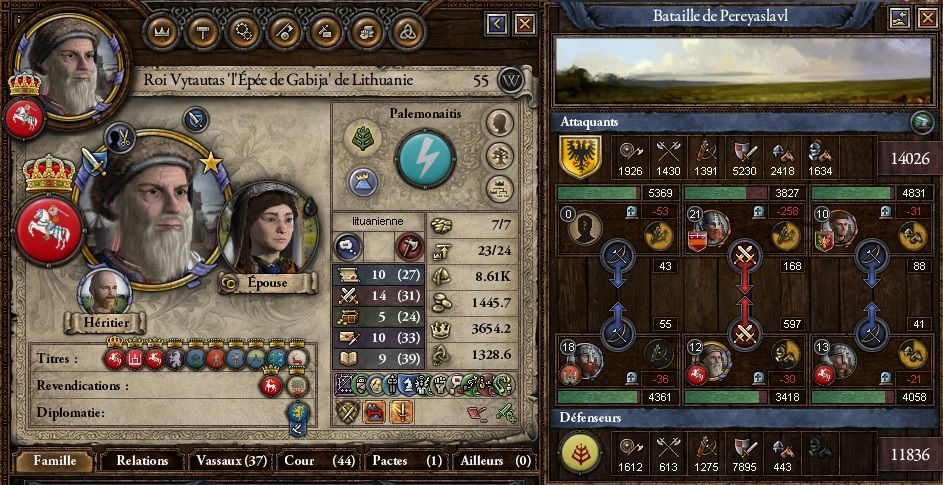
Task: Click the defenders' red tree emblem
Action: pos(579,455)
